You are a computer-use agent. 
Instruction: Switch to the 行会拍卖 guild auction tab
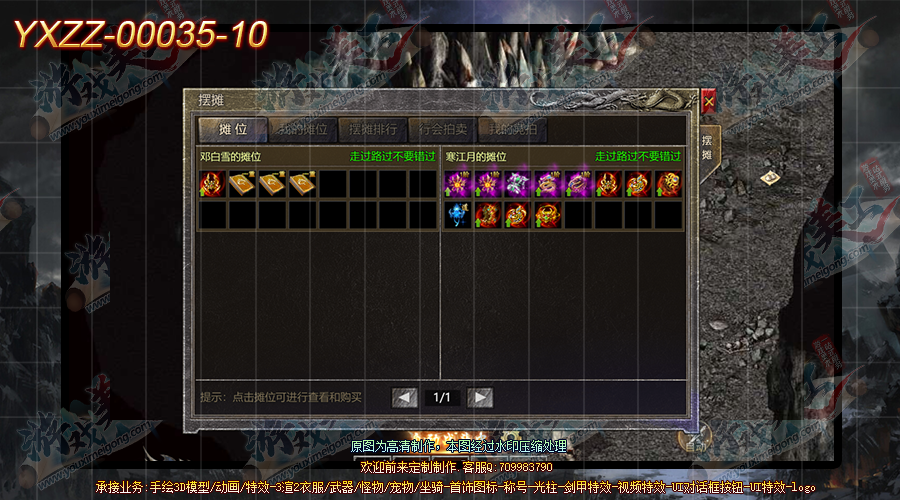tap(442, 130)
